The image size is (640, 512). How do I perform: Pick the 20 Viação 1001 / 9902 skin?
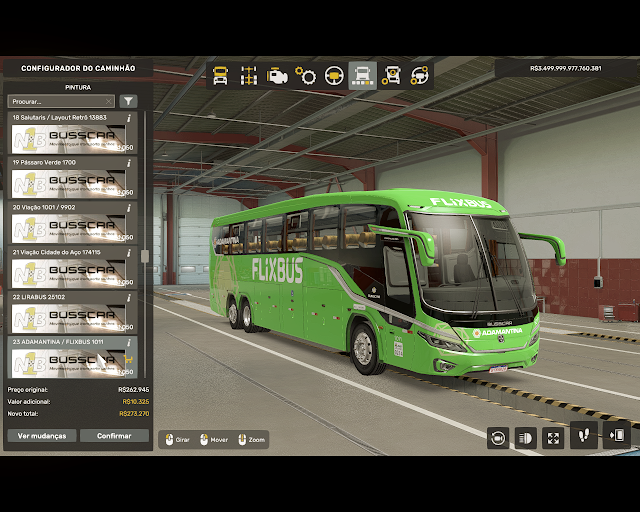70,228
